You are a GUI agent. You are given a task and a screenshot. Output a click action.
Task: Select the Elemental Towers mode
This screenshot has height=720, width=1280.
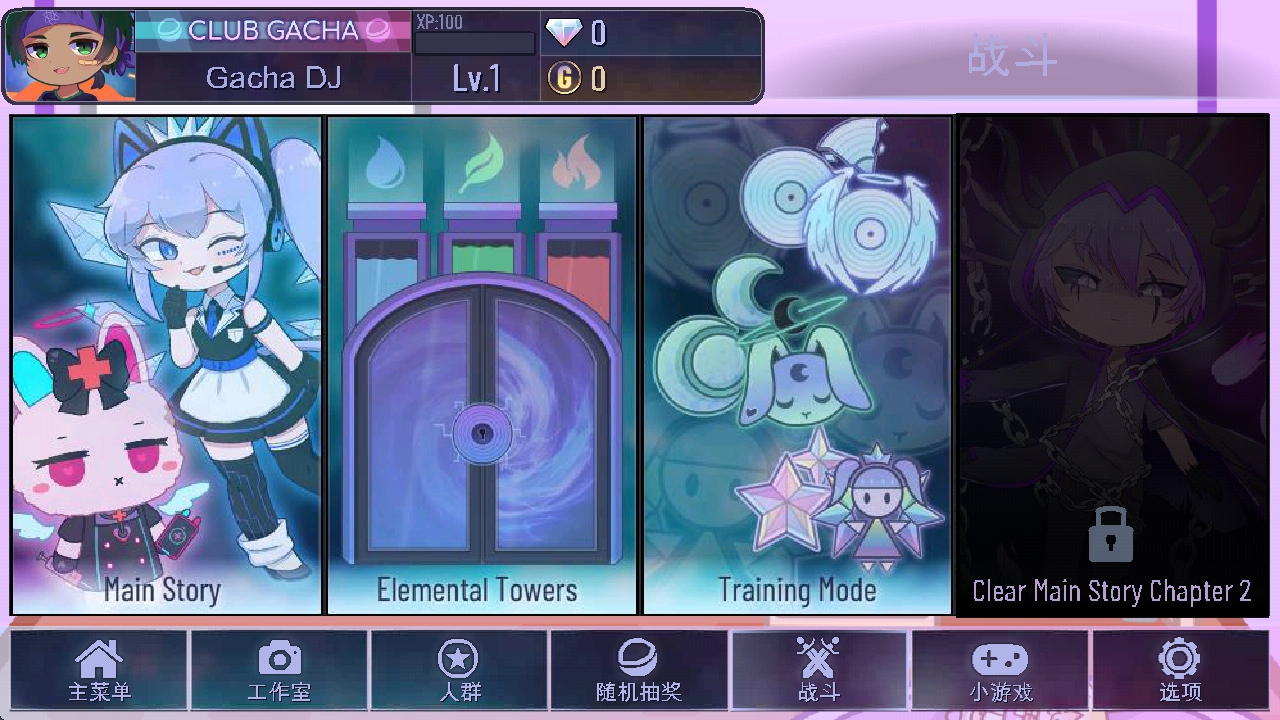482,365
